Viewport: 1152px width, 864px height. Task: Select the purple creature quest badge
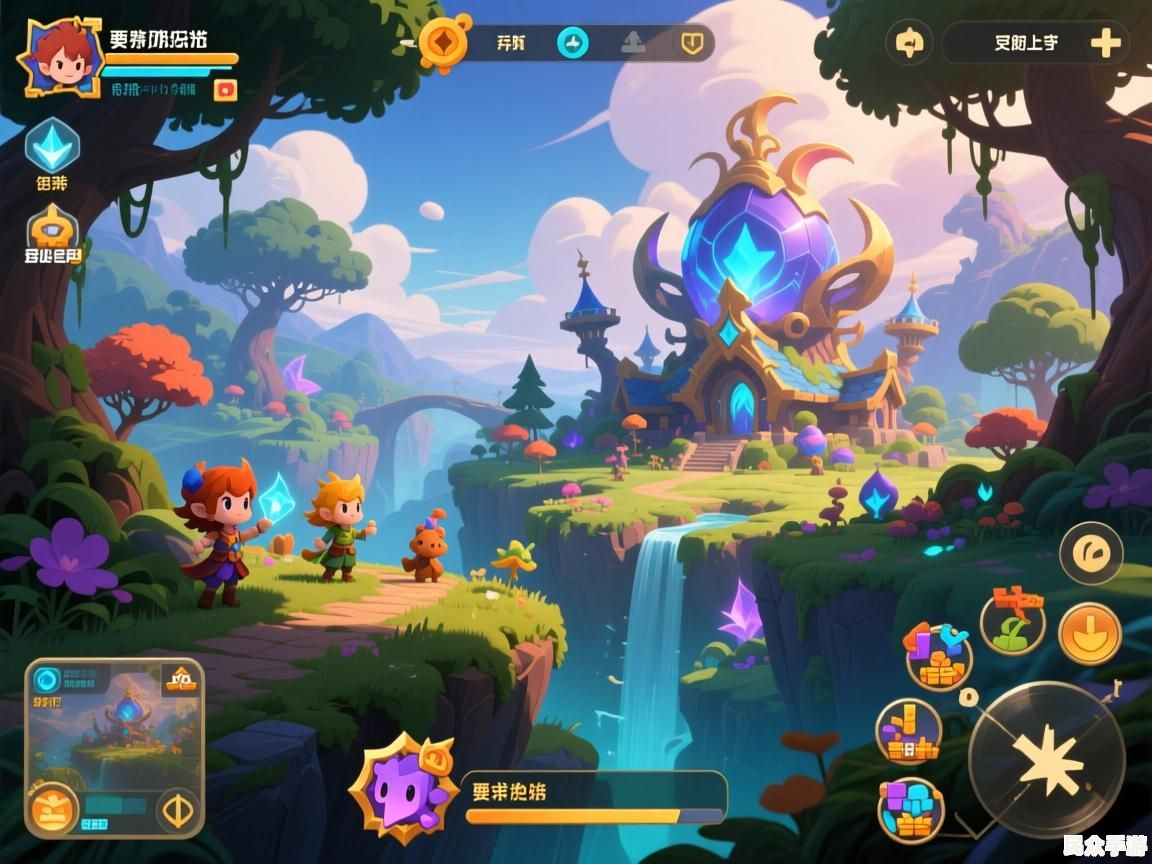(404, 789)
